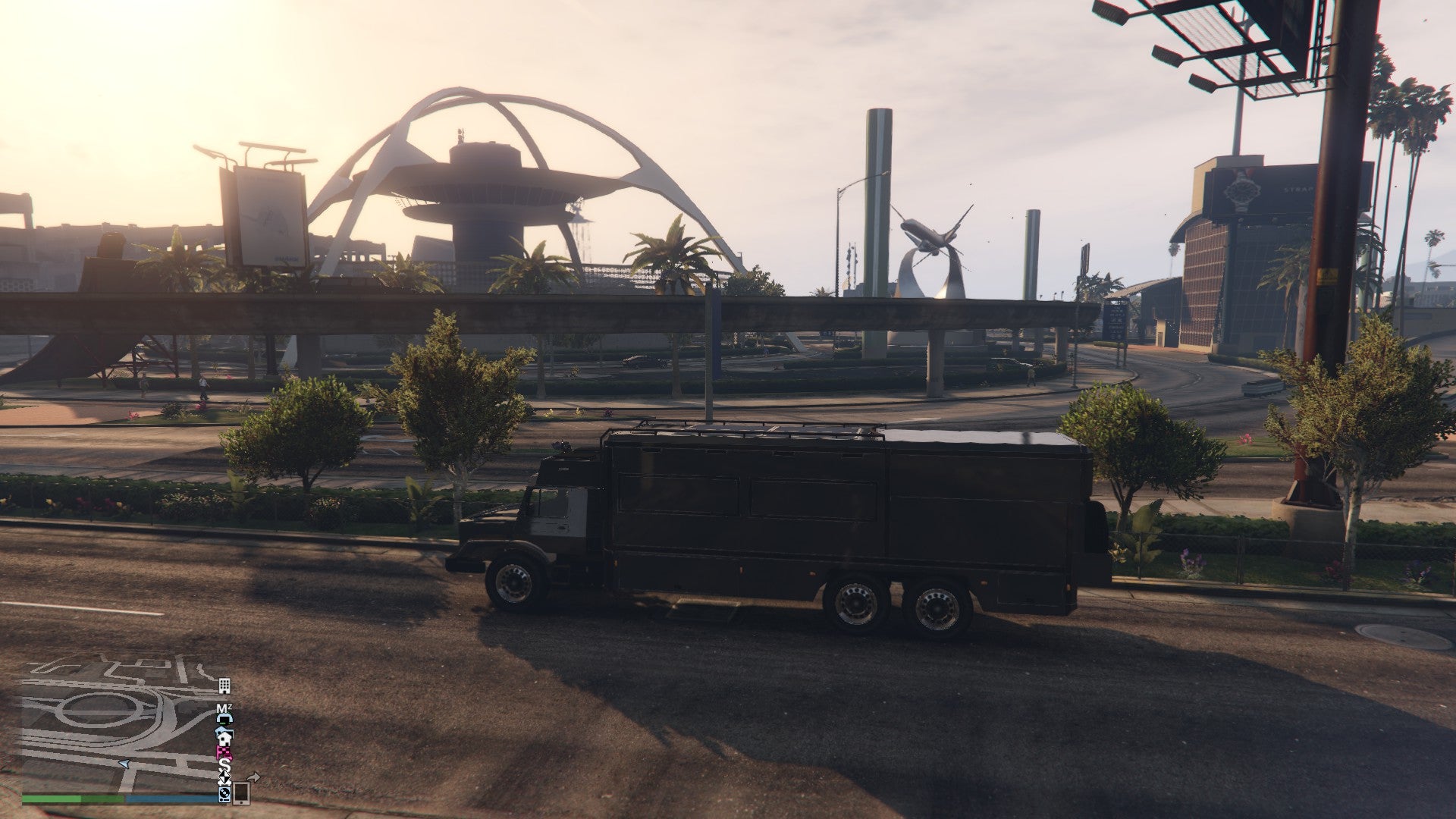The height and width of the screenshot is (819, 1456).
Task: Click the blue safehouse blip
Action: tap(222, 730)
